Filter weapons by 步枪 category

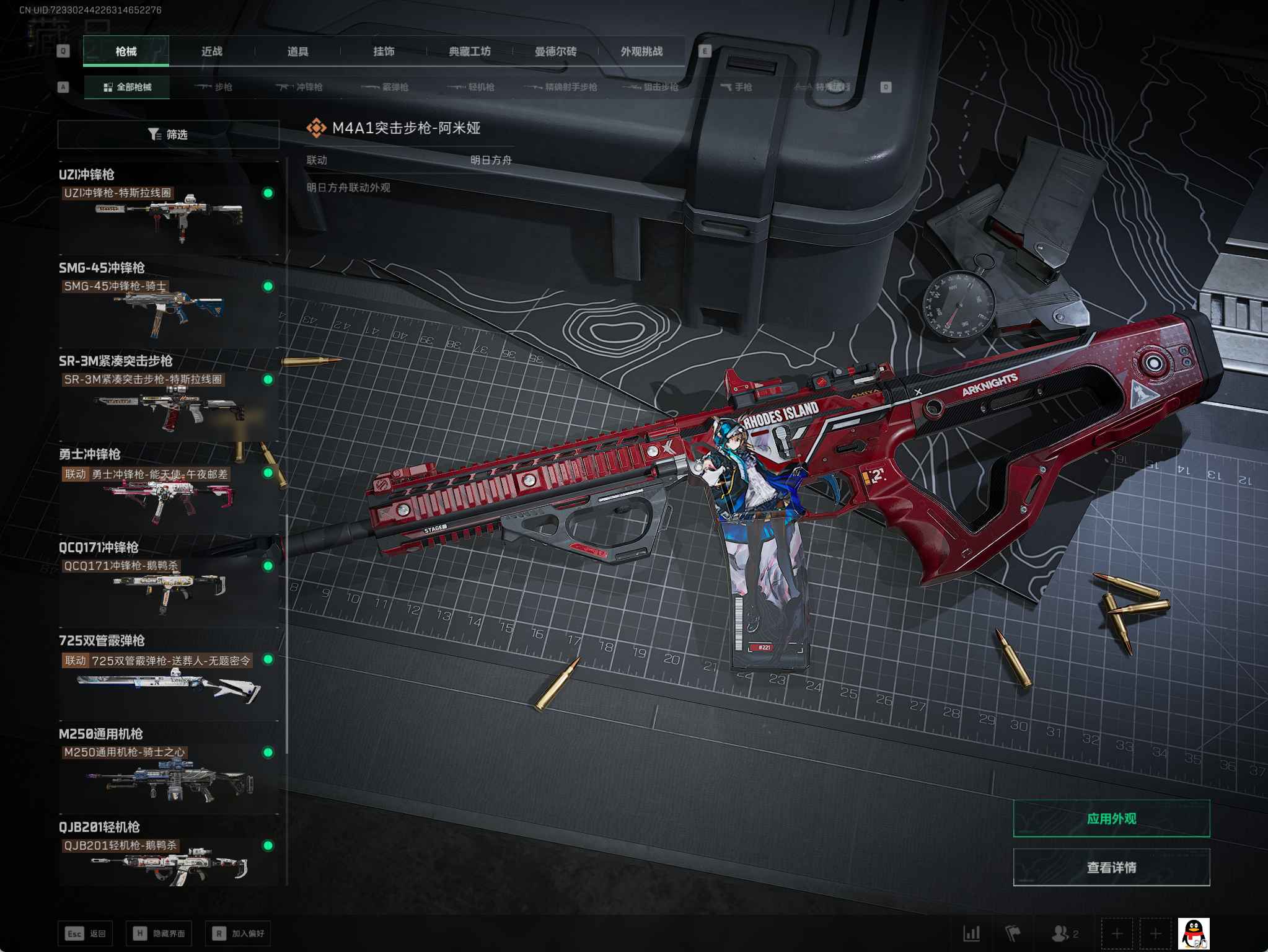(214, 87)
